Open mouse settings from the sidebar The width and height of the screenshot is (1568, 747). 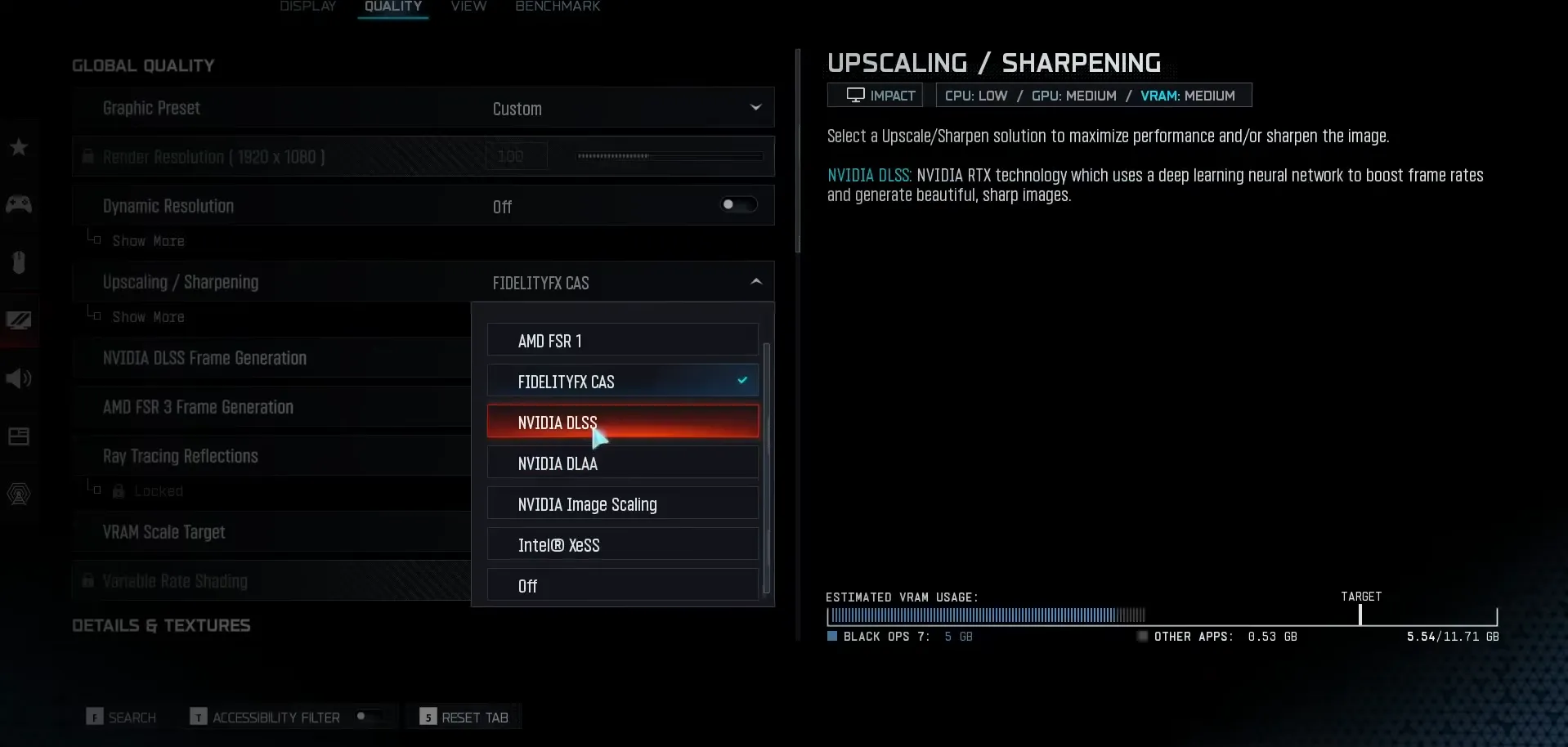coord(18,262)
